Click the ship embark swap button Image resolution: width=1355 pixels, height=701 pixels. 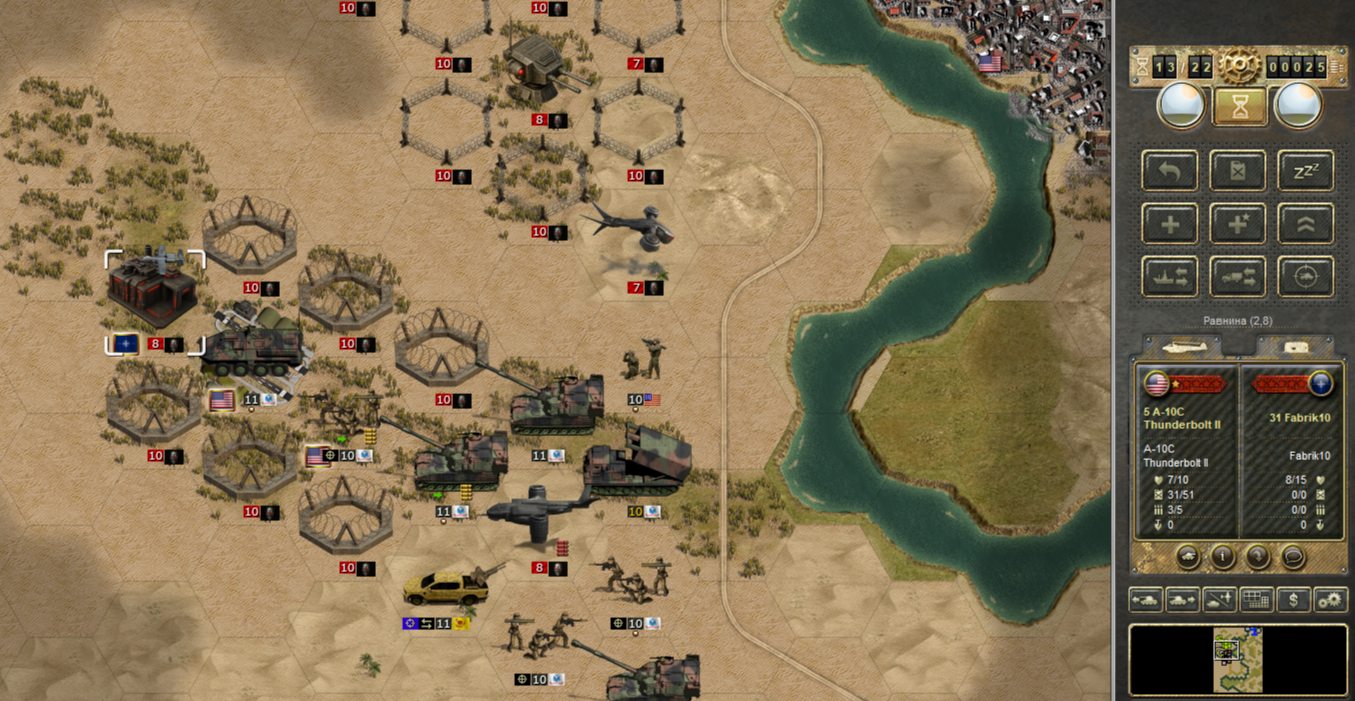[x=1169, y=277]
